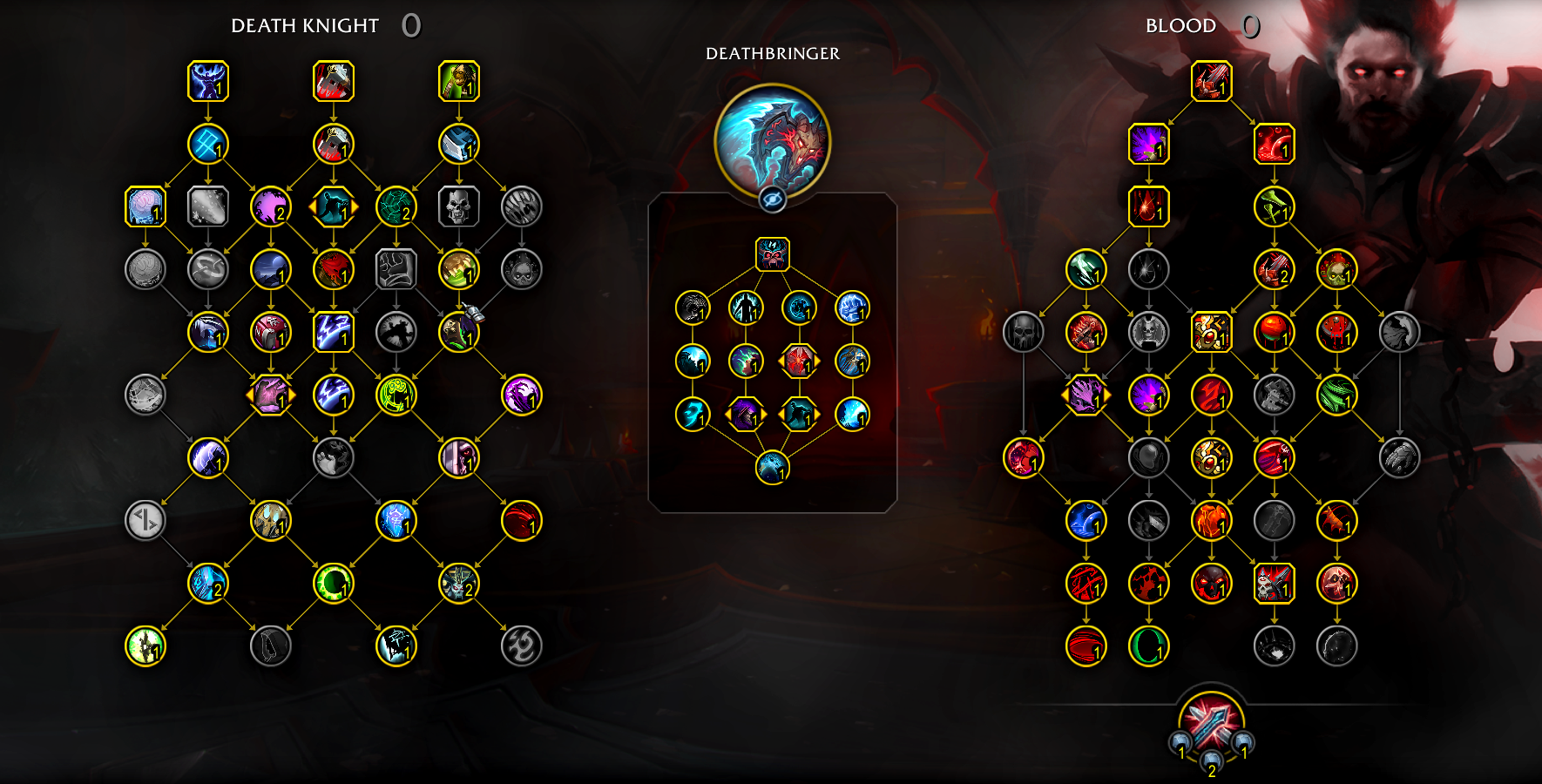Image resolution: width=1542 pixels, height=784 pixels.
Task: Click the crossed swords icon below the Blood tree
Action: pyautogui.click(x=1211, y=723)
